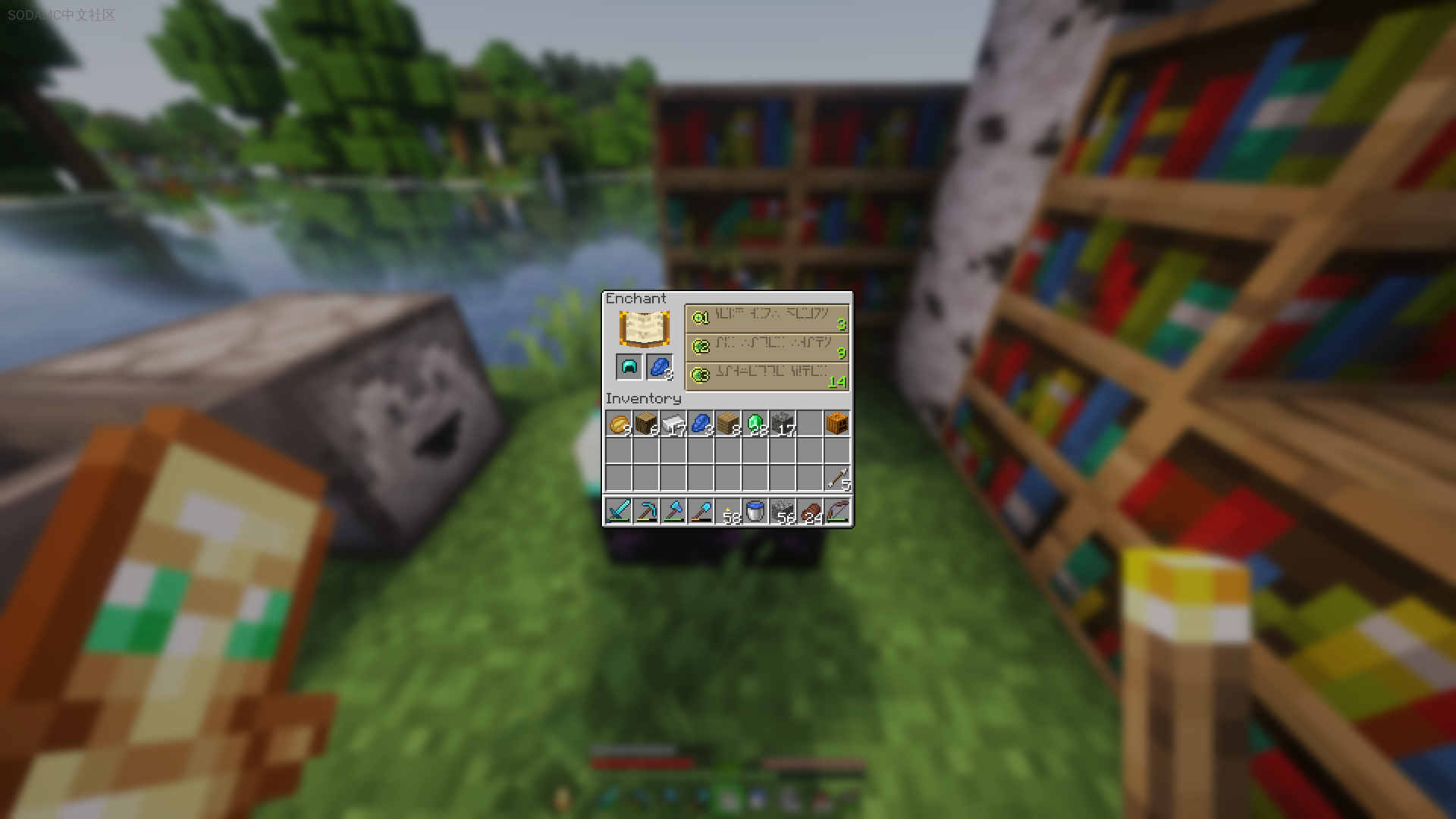The height and width of the screenshot is (819, 1456).
Task: Select the diamond pickaxe in the hotbar
Action: point(645,511)
